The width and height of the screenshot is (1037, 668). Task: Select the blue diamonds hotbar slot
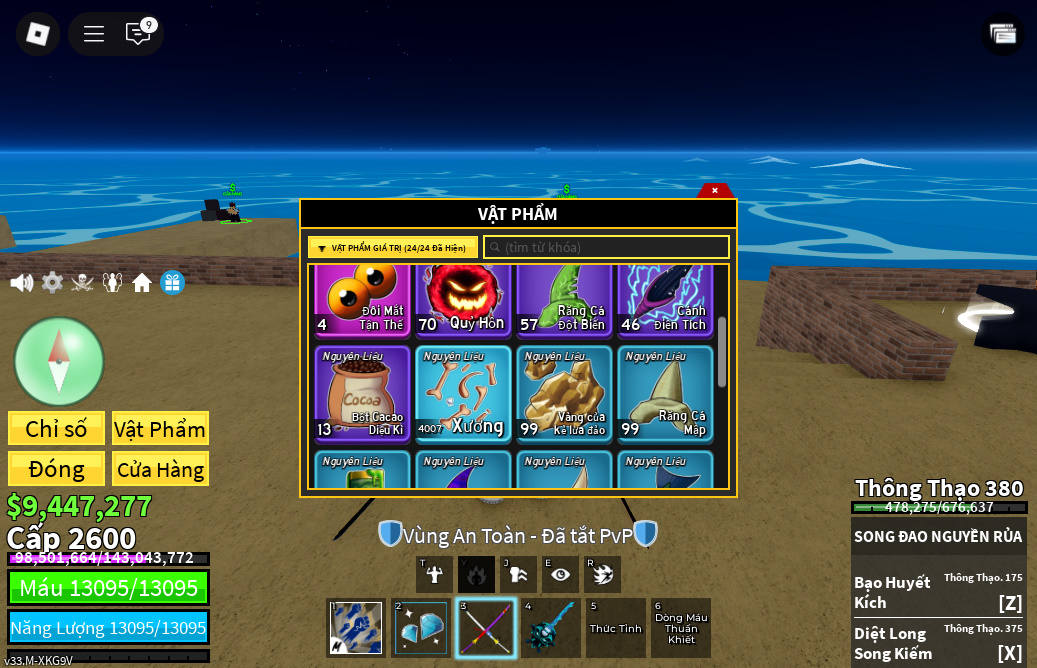[x=421, y=628]
